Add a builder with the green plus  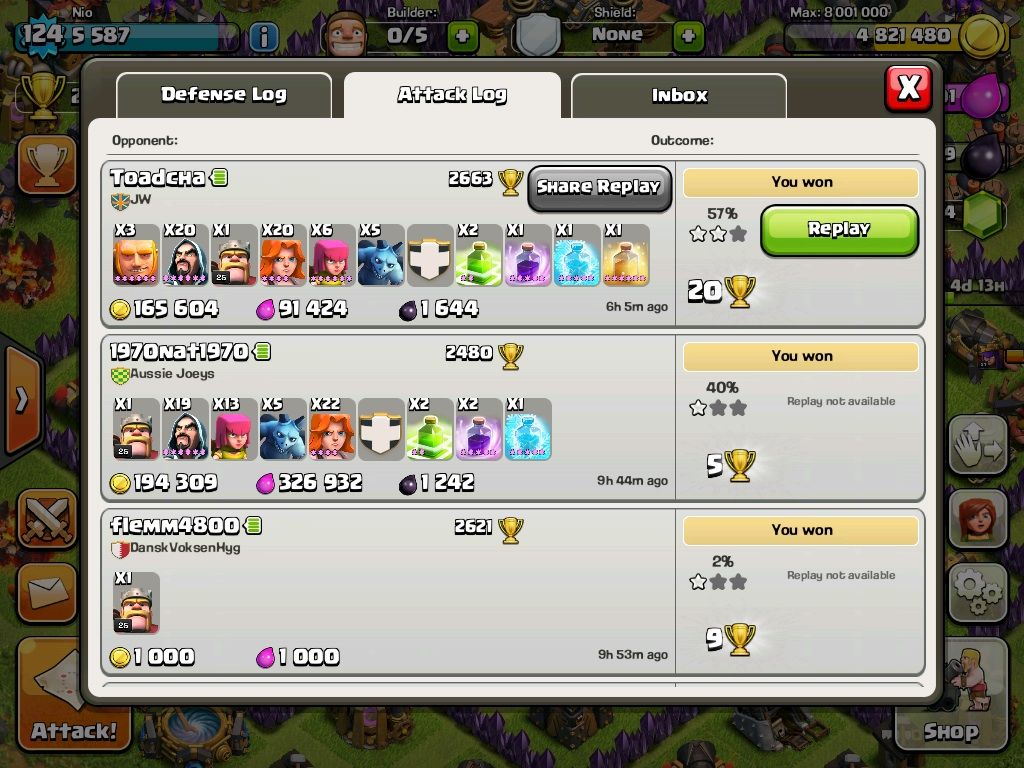pos(462,37)
